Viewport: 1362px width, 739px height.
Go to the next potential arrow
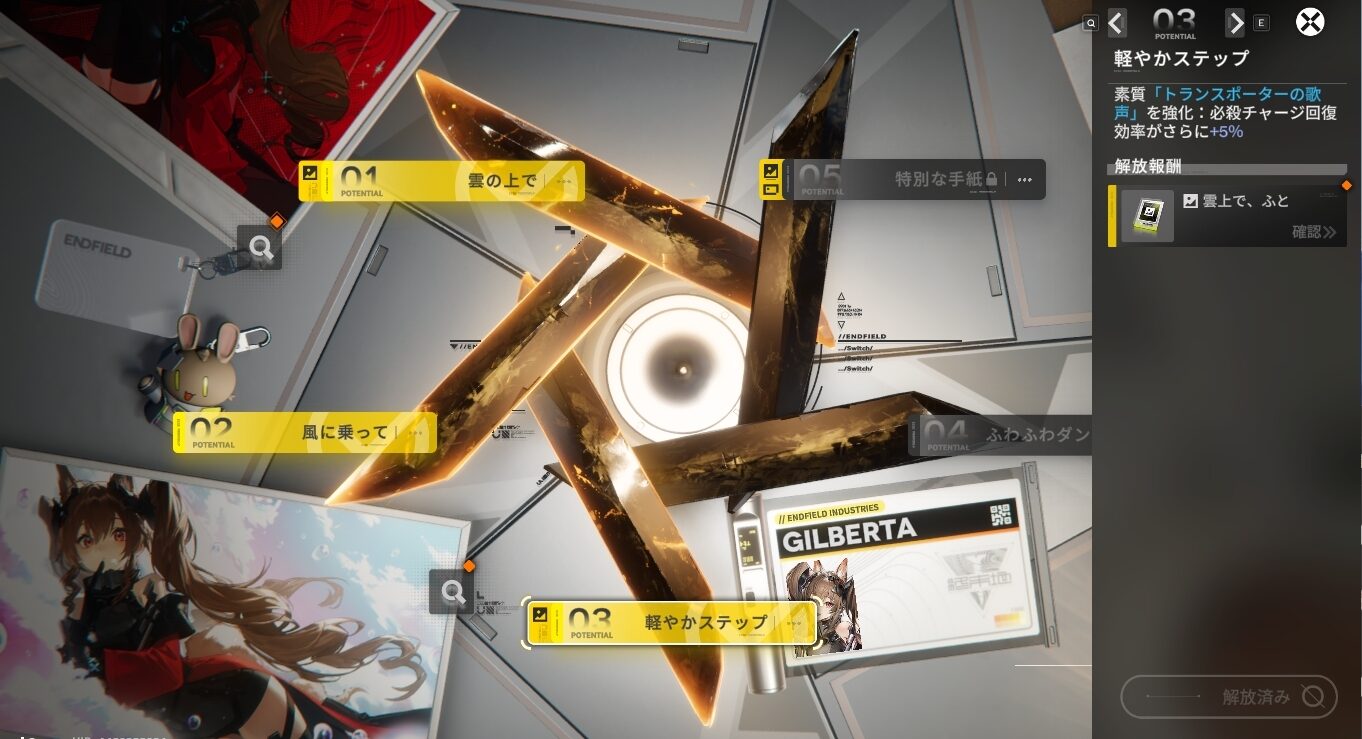point(1235,22)
